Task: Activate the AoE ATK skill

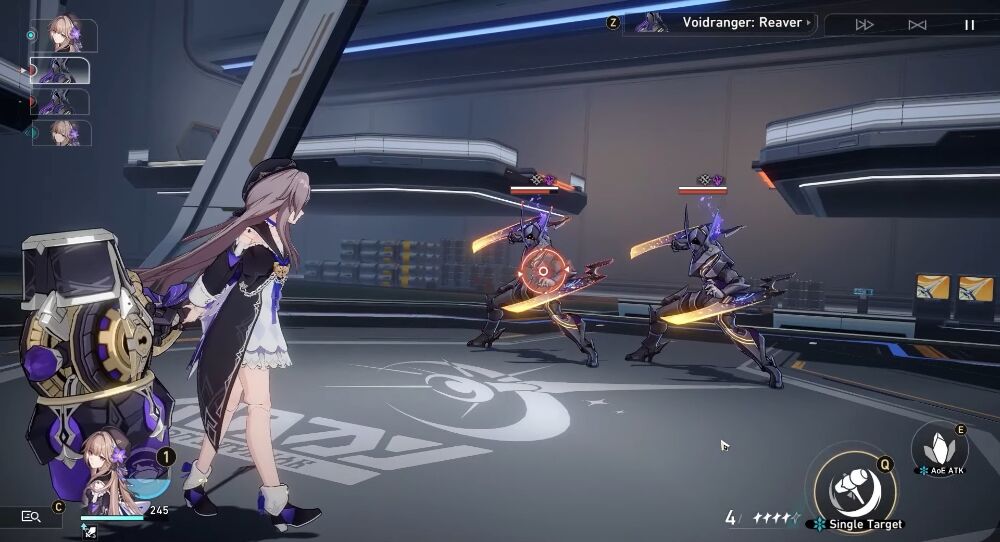Action: [x=940, y=447]
